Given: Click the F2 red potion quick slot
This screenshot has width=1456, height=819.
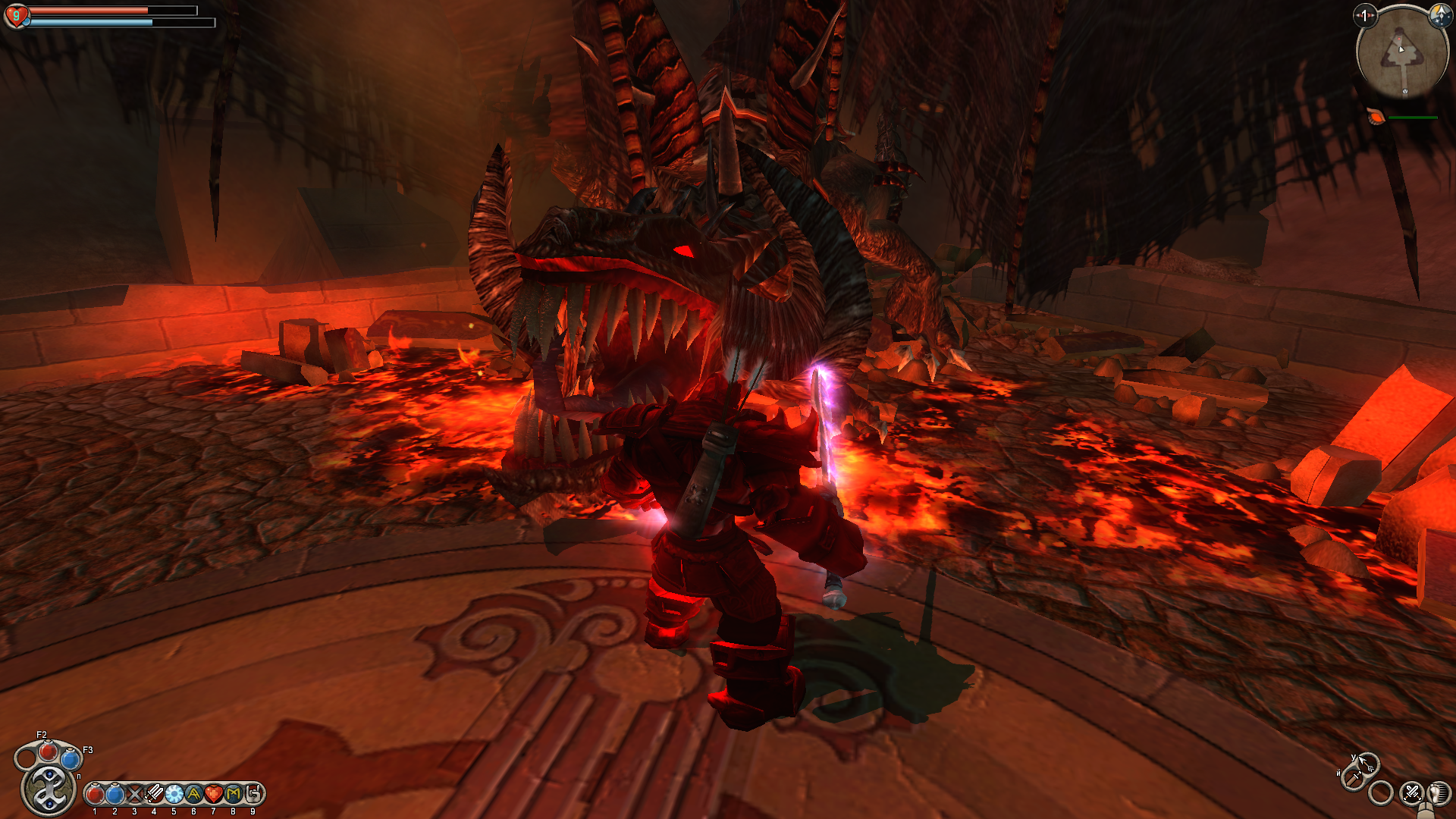Looking at the screenshot, I should [49, 752].
